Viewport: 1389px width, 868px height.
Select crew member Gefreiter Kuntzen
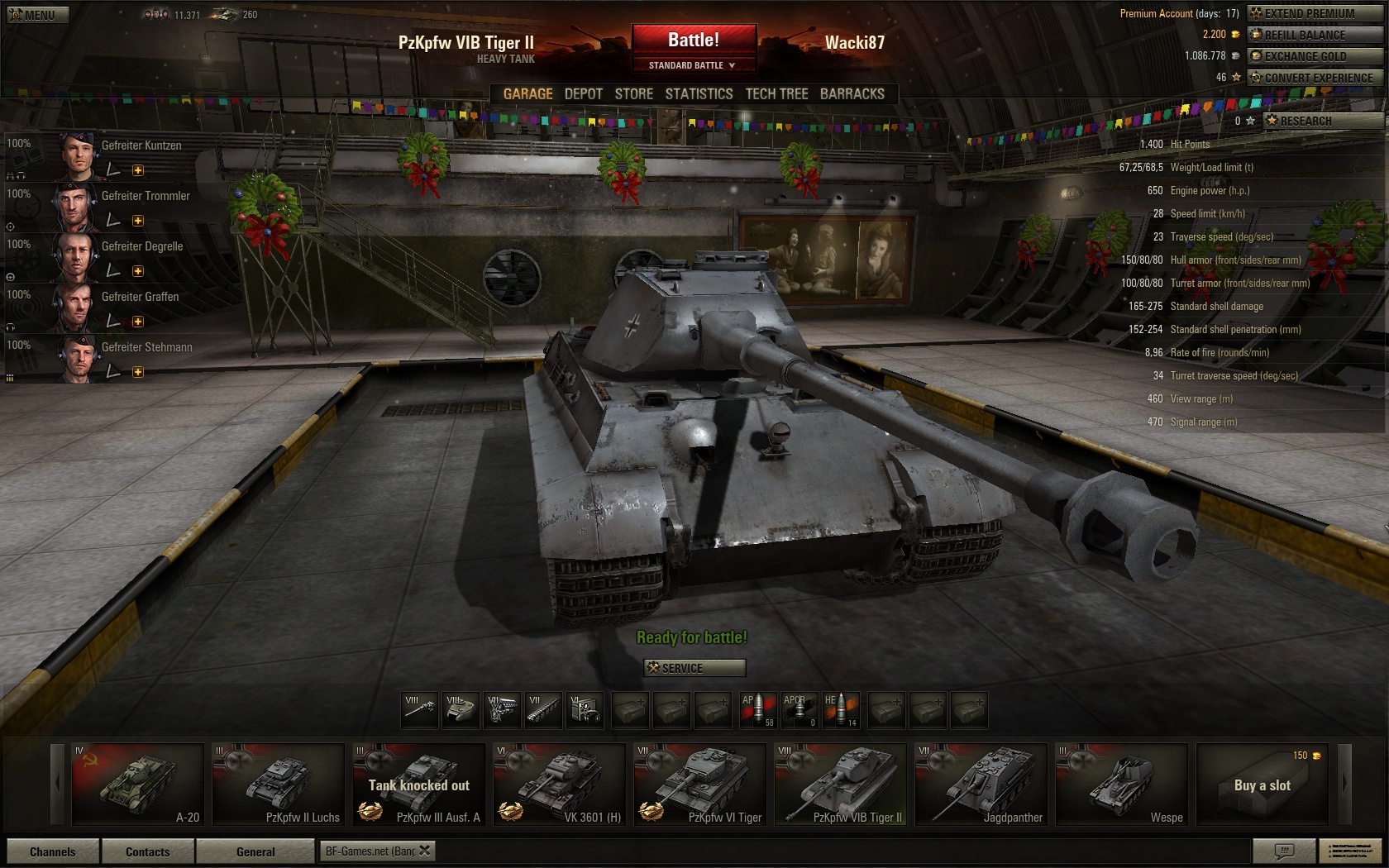pyautogui.click(x=141, y=145)
